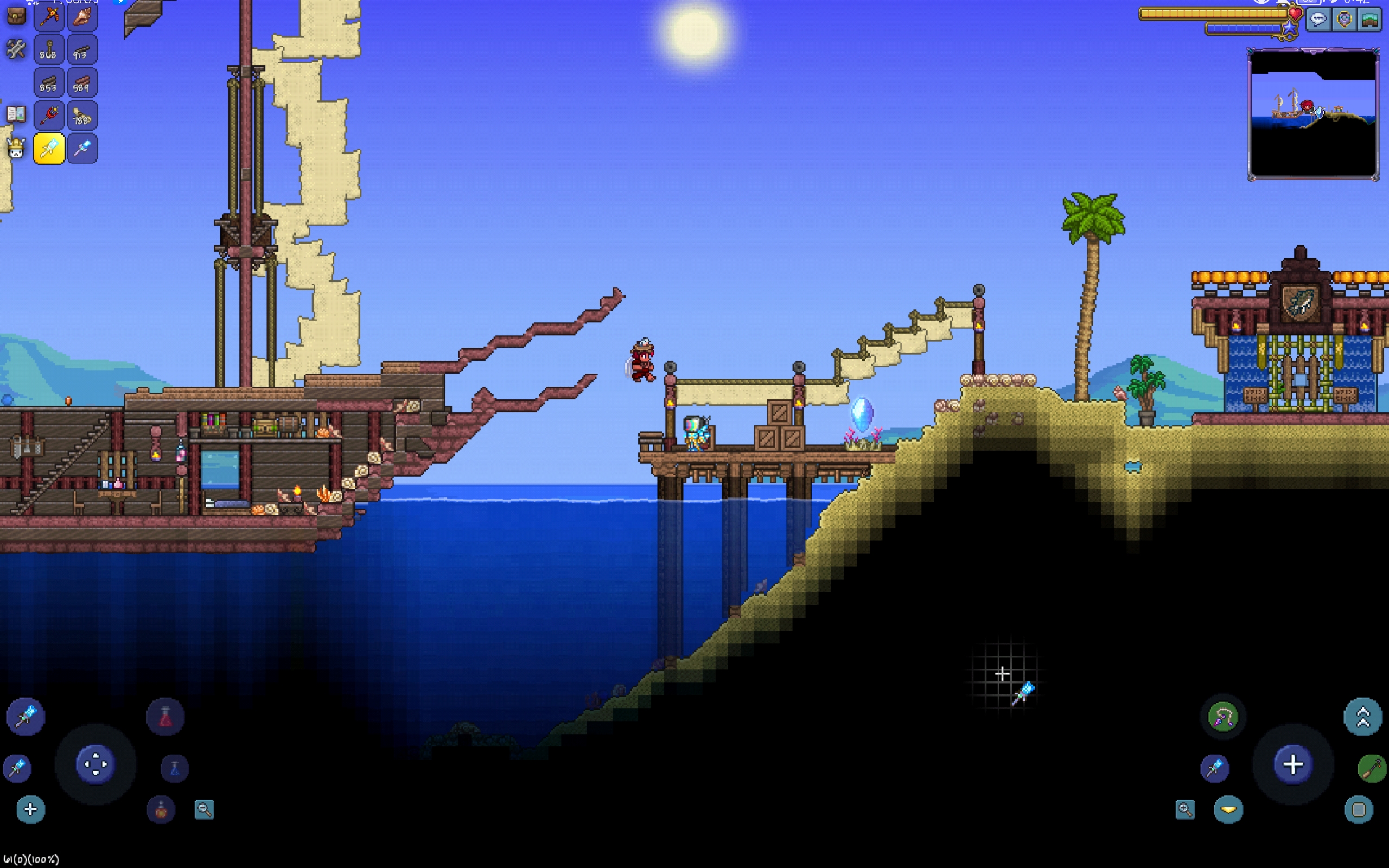Select the highlighted yellow wand slot

point(49,149)
